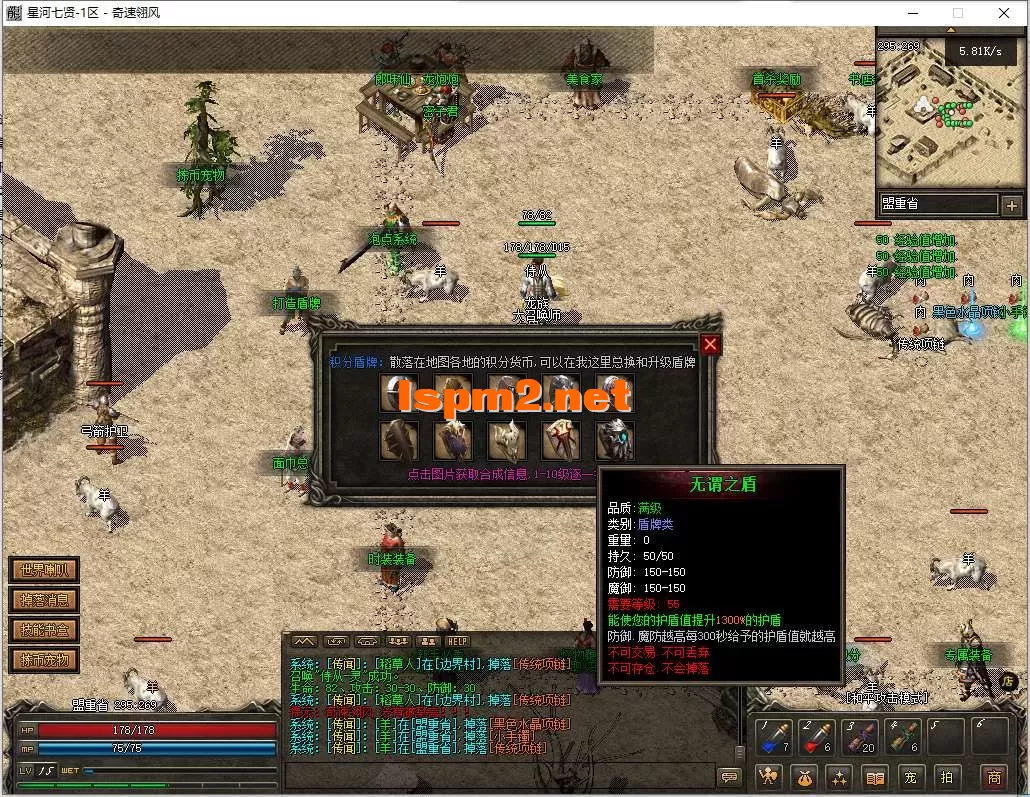
Task: Open the 世界喇叭 world chat button
Action: [43, 571]
